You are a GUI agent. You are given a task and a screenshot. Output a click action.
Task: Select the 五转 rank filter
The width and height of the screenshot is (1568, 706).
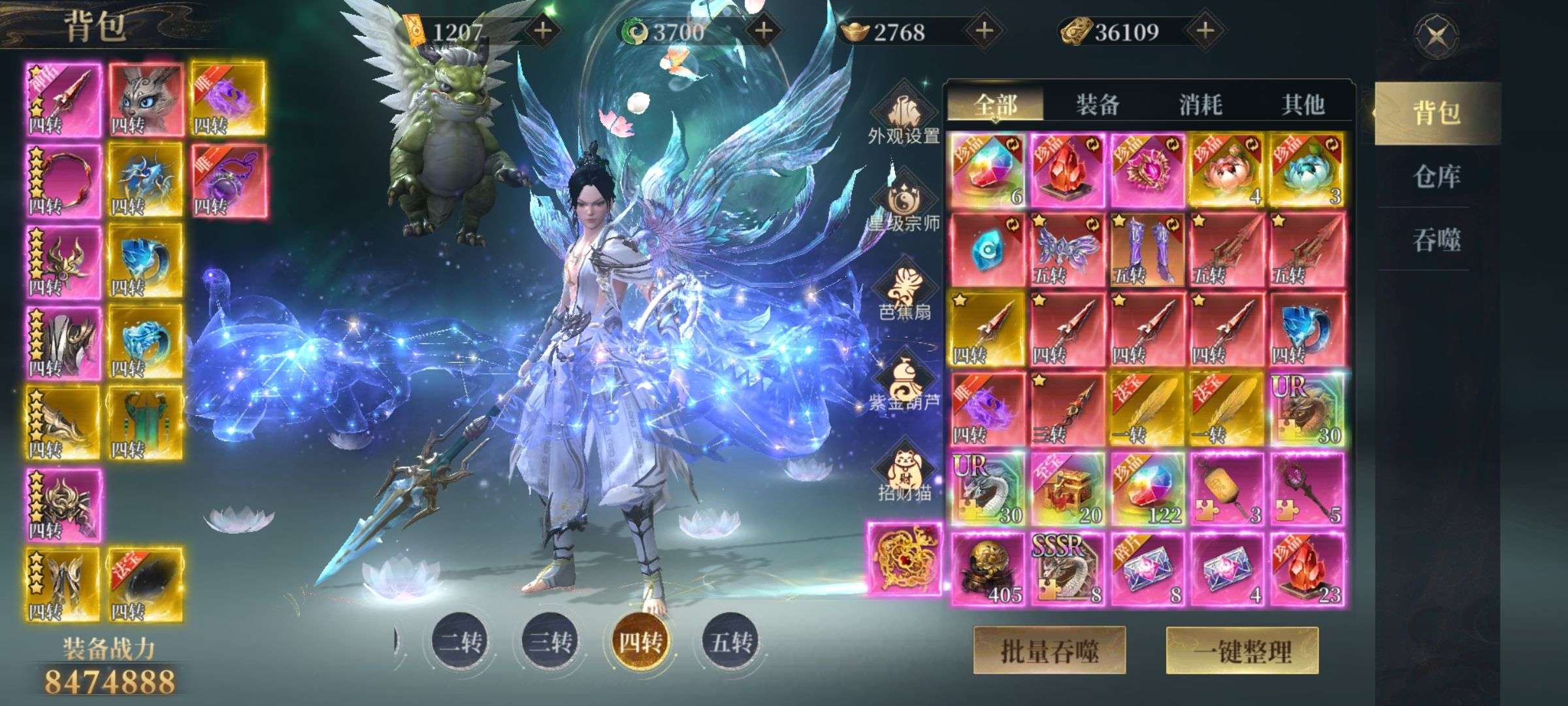(x=731, y=642)
